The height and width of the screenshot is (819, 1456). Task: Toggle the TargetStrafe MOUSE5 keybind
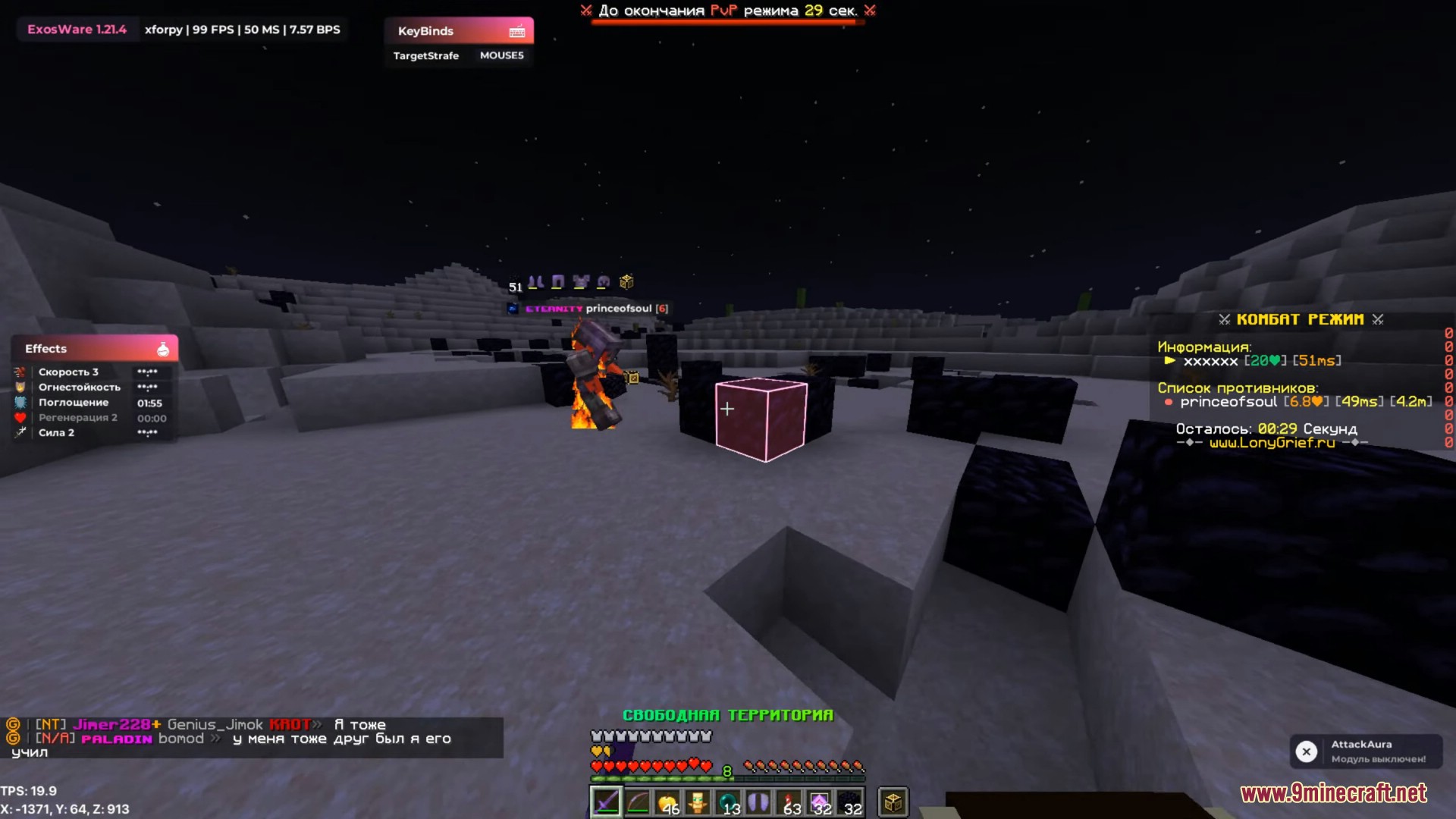point(459,55)
